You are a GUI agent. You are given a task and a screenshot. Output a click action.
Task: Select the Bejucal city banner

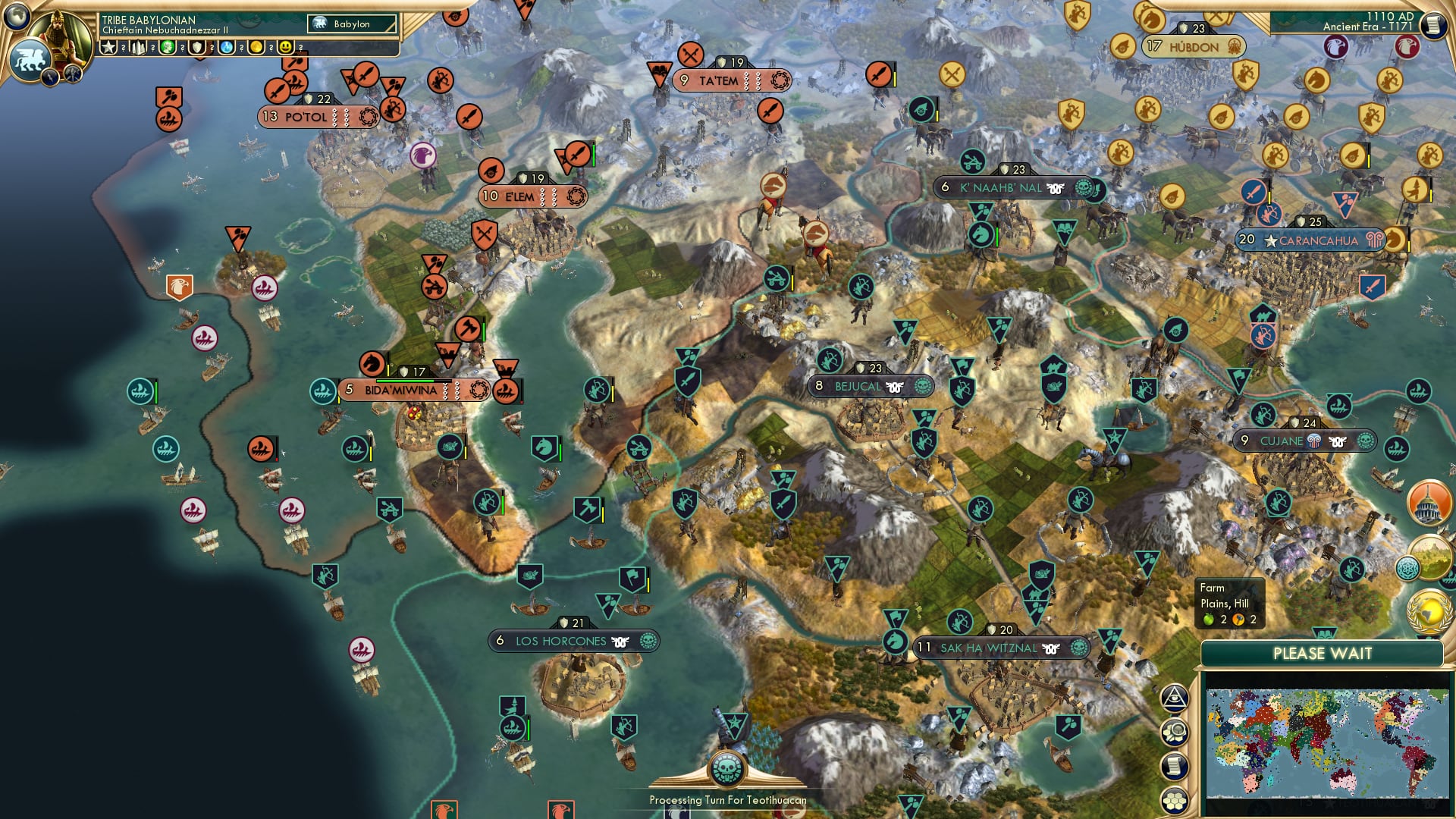872,386
